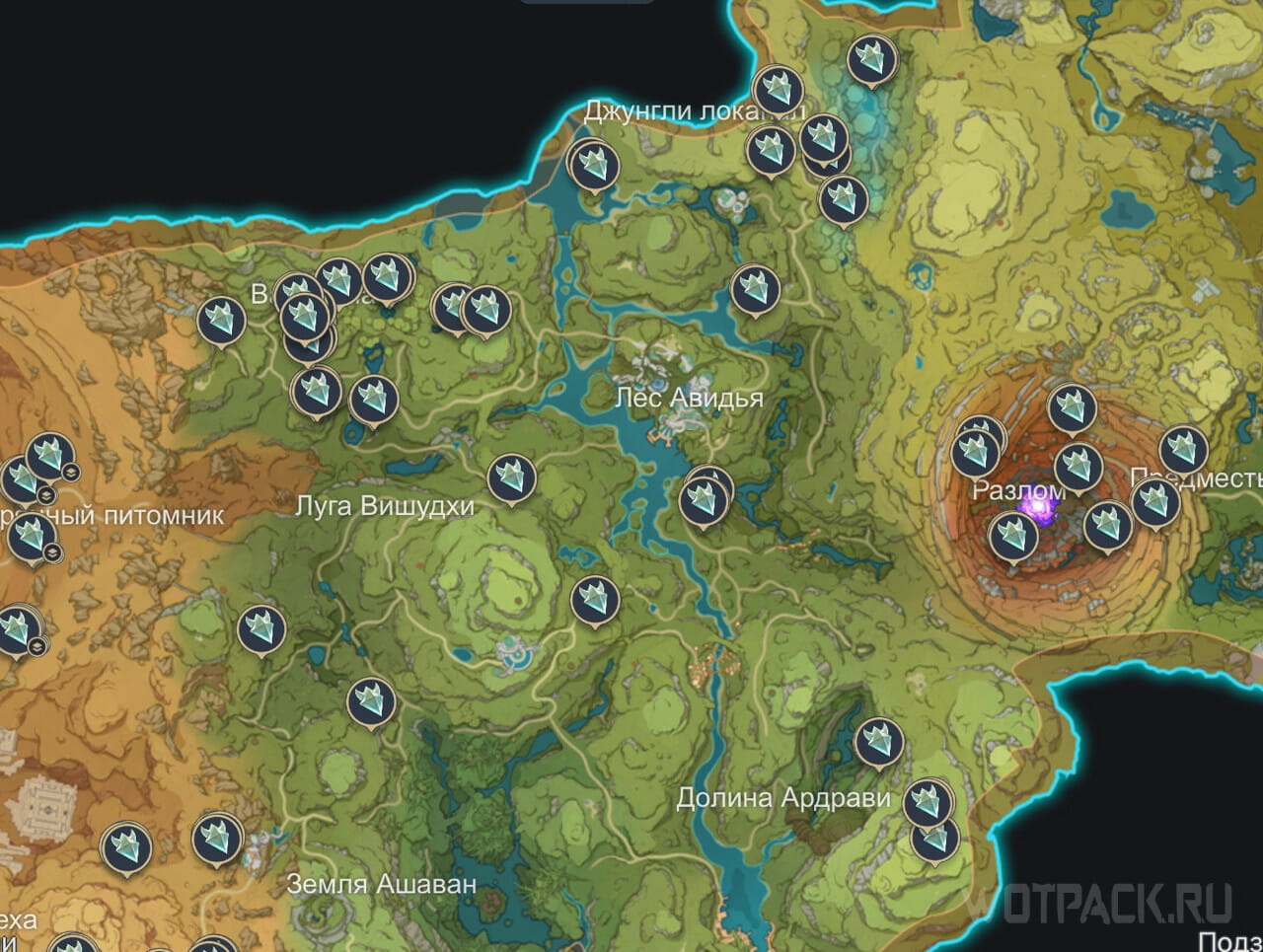Viewport: 1263px width, 952px height.
Task: Click the lone crystal marker northeast of Лес Авидья
Action: [756, 289]
